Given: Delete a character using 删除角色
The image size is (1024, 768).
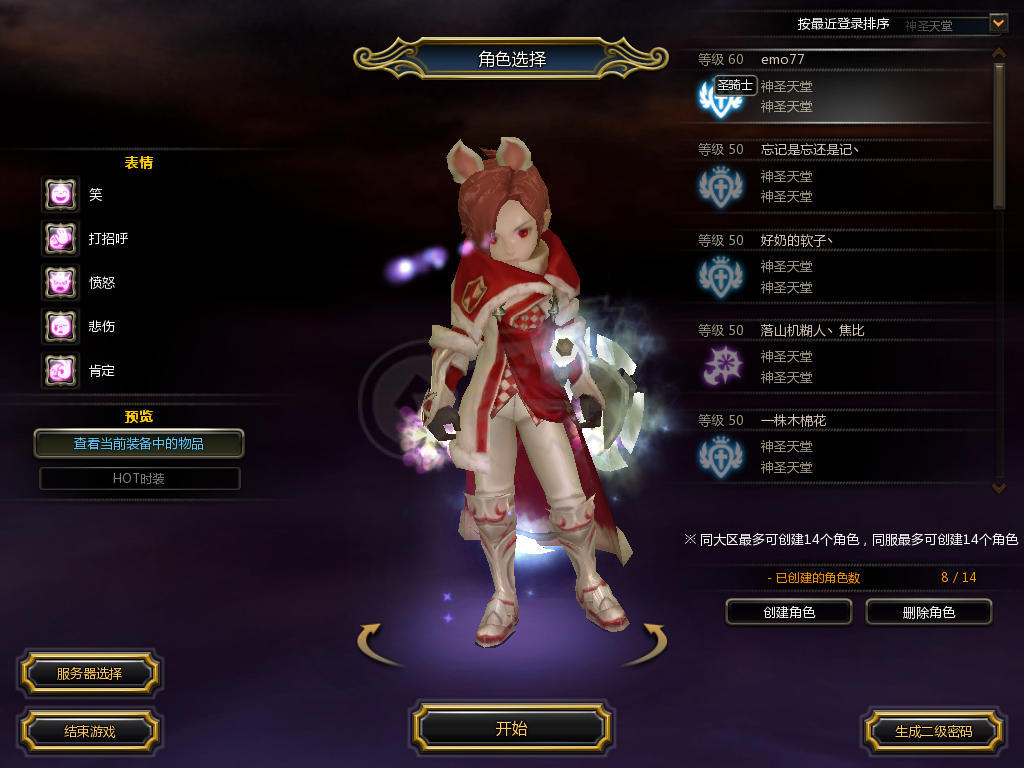Looking at the screenshot, I should [x=928, y=612].
